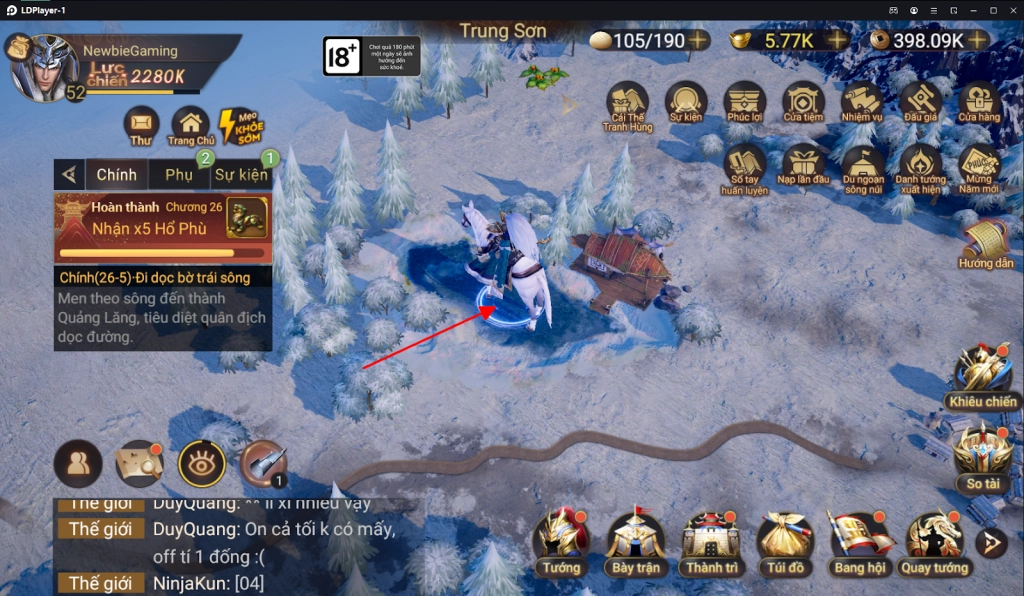Viewport: 1024px width, 596px height.
Task: Open the Hướng dẫn guide scroll
Action: click(x=986, y=242)
